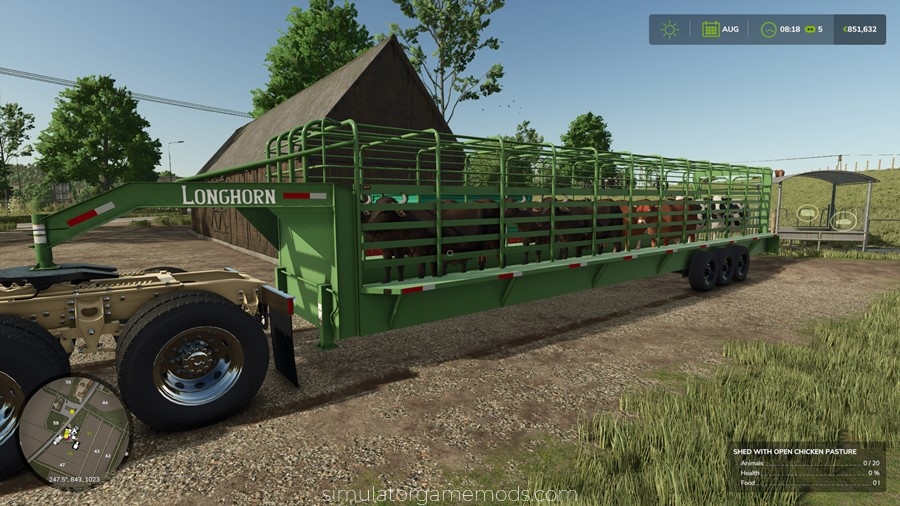Click the sunny weather icon
900x506 pixels.
669,29
